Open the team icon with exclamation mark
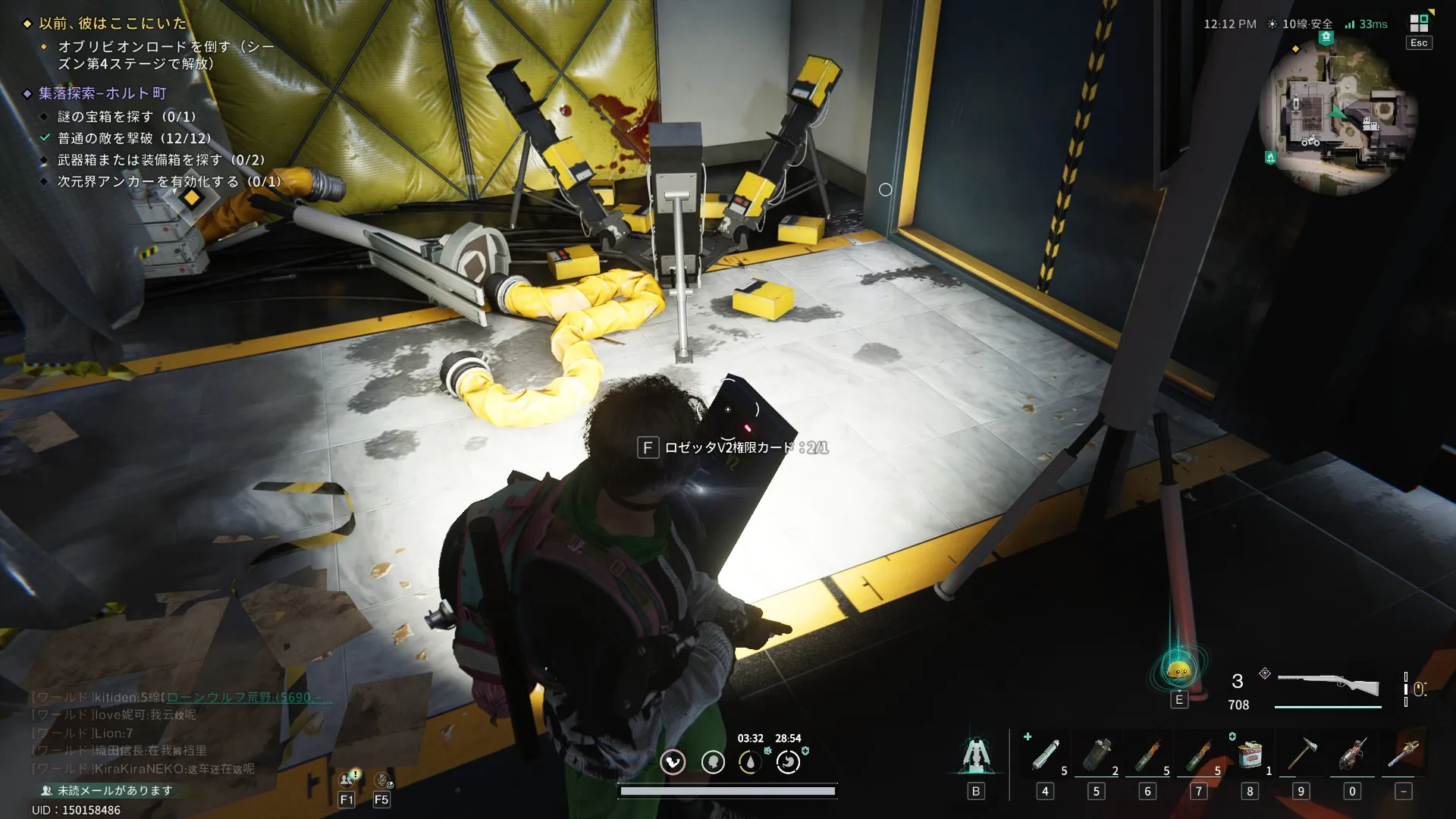Image resolution: width=1456 pixels, height=819 pixels. point(347,780)
